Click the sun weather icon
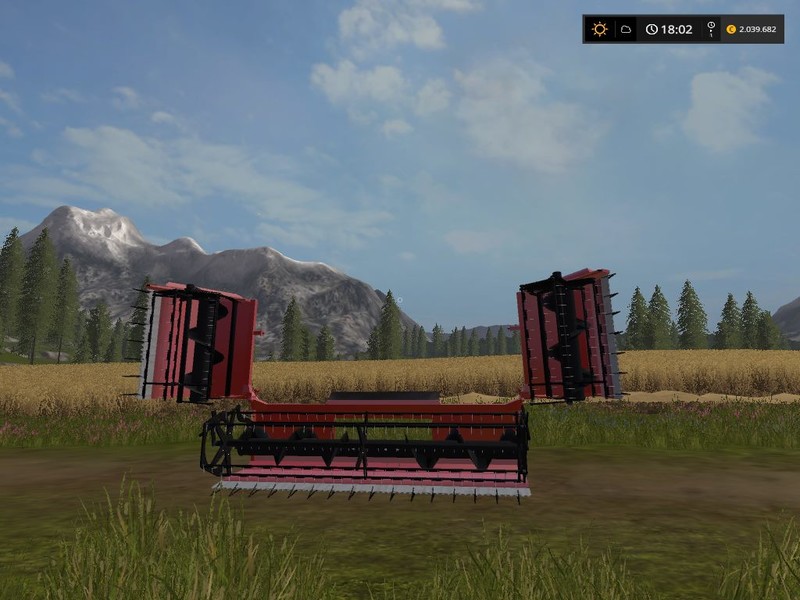 coord(599,29)
